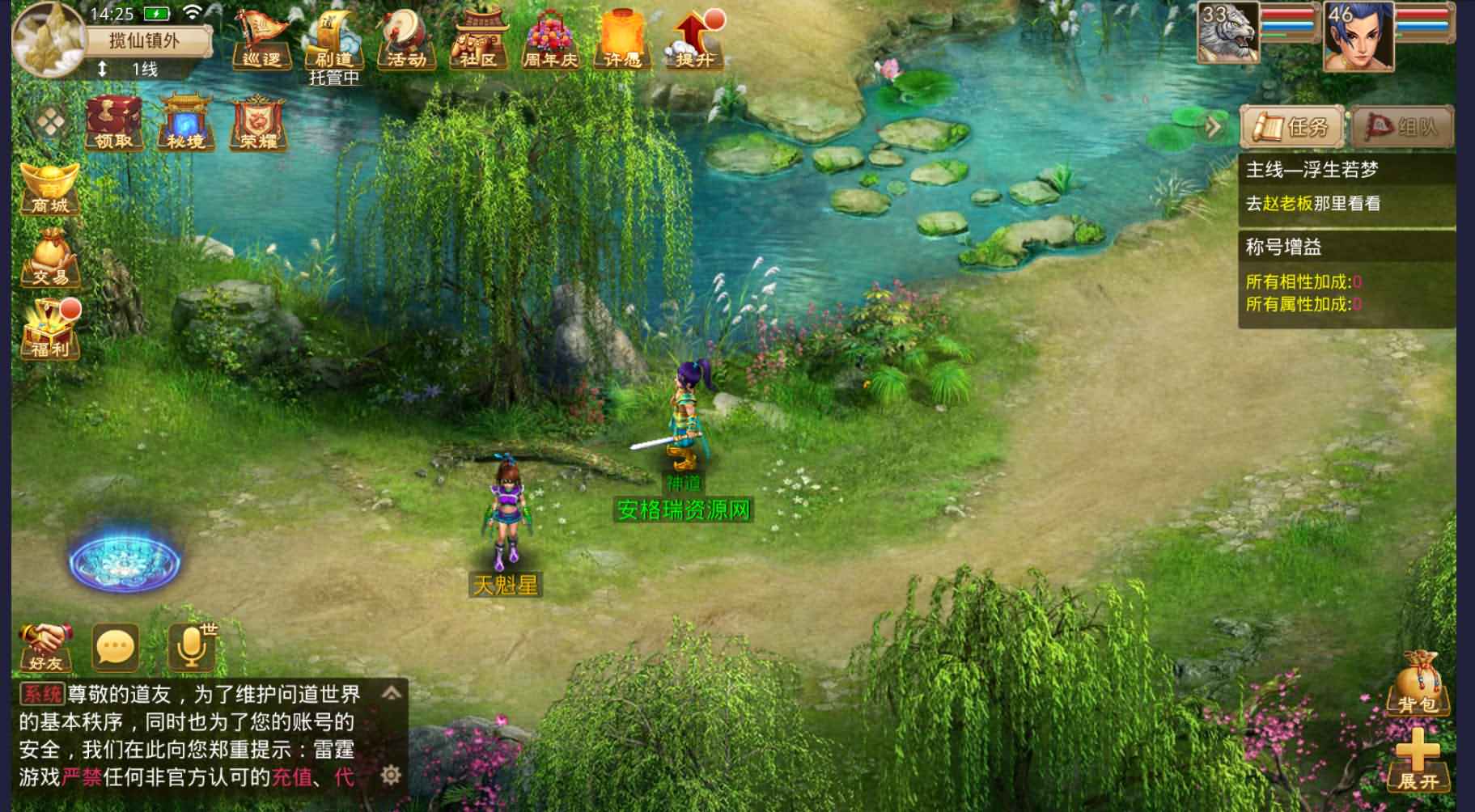
Task: Collapse the right task panel via chevron
Action: click(1210, 125)
